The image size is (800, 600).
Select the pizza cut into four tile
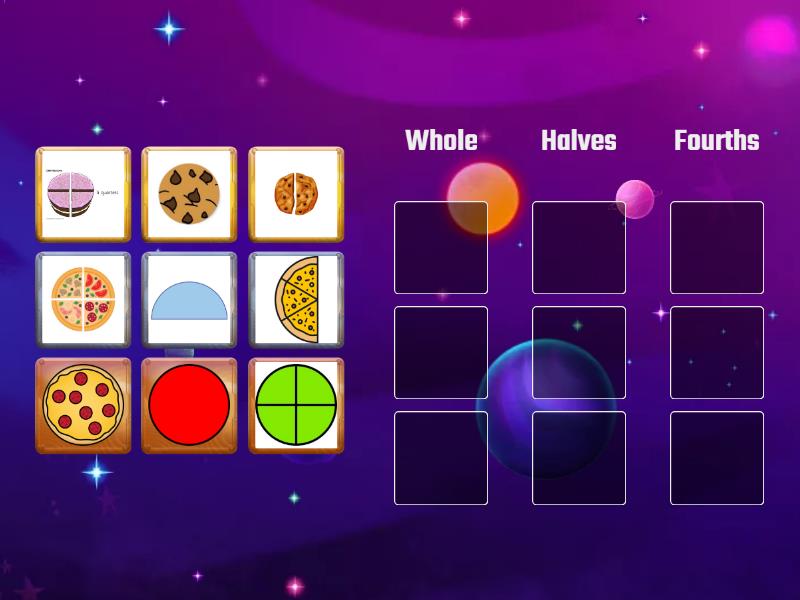point(83,299)
